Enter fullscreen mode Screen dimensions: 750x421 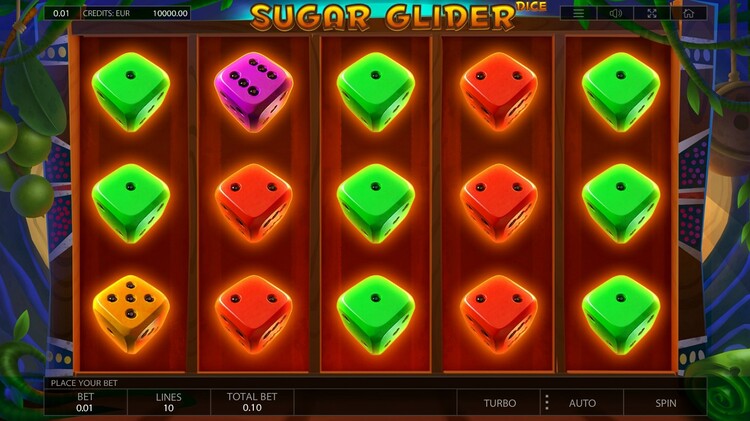tap(652, 13)
